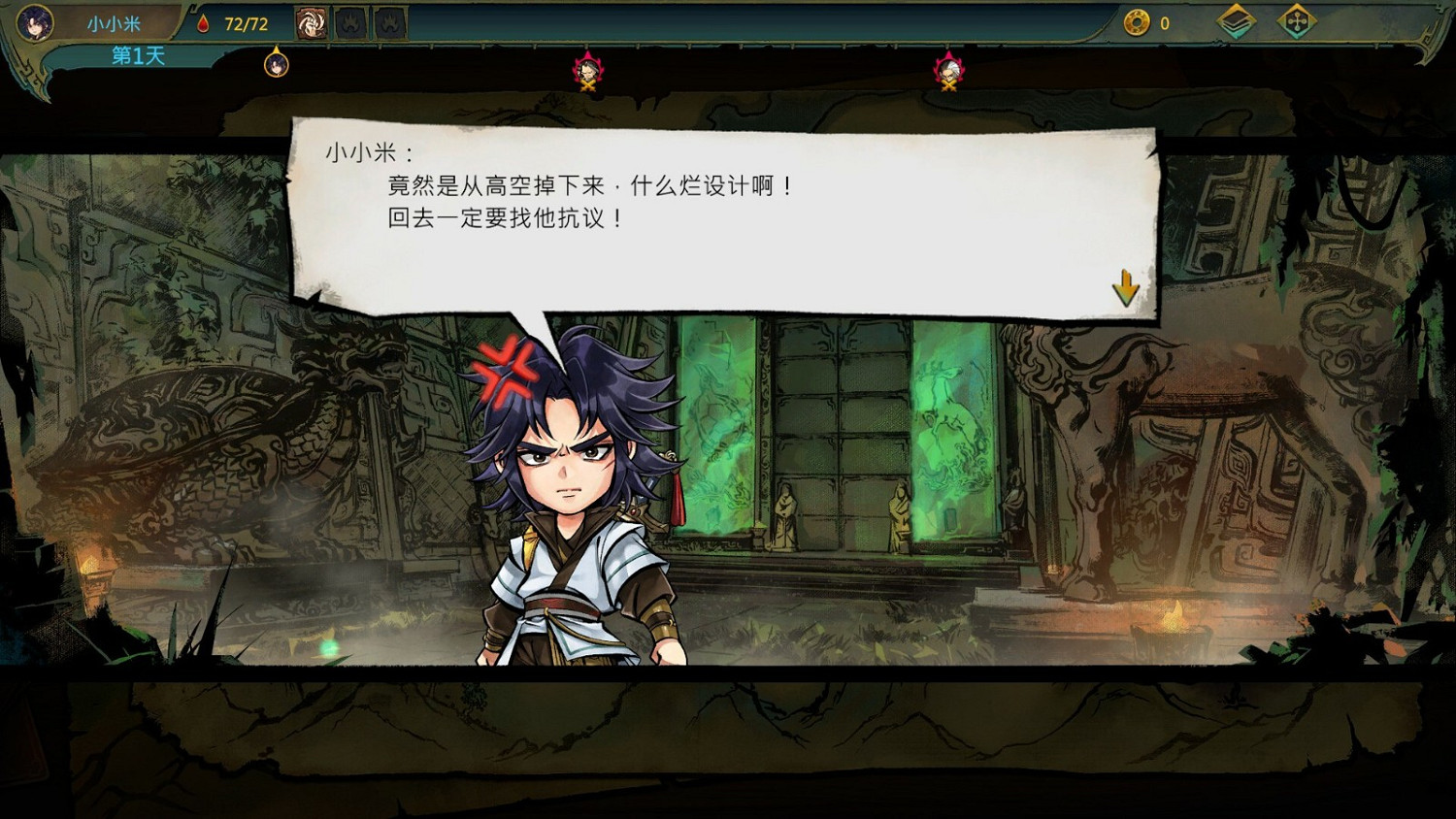Open 小小米's character portrait
This screenshot has width=1456, height=819.
click(x=34, y=21)
